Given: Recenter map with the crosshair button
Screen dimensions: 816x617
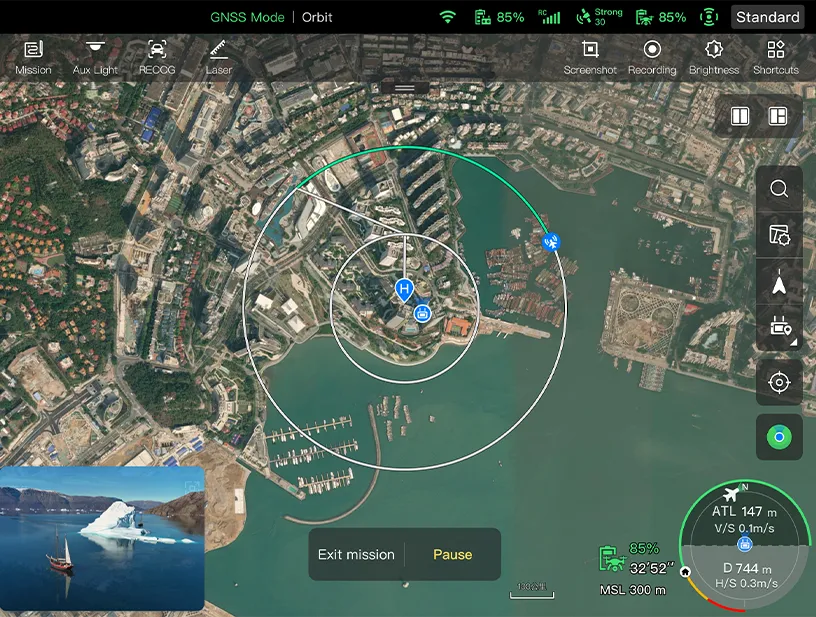Looking at the screenshot, I should click(x=779, y=382).
